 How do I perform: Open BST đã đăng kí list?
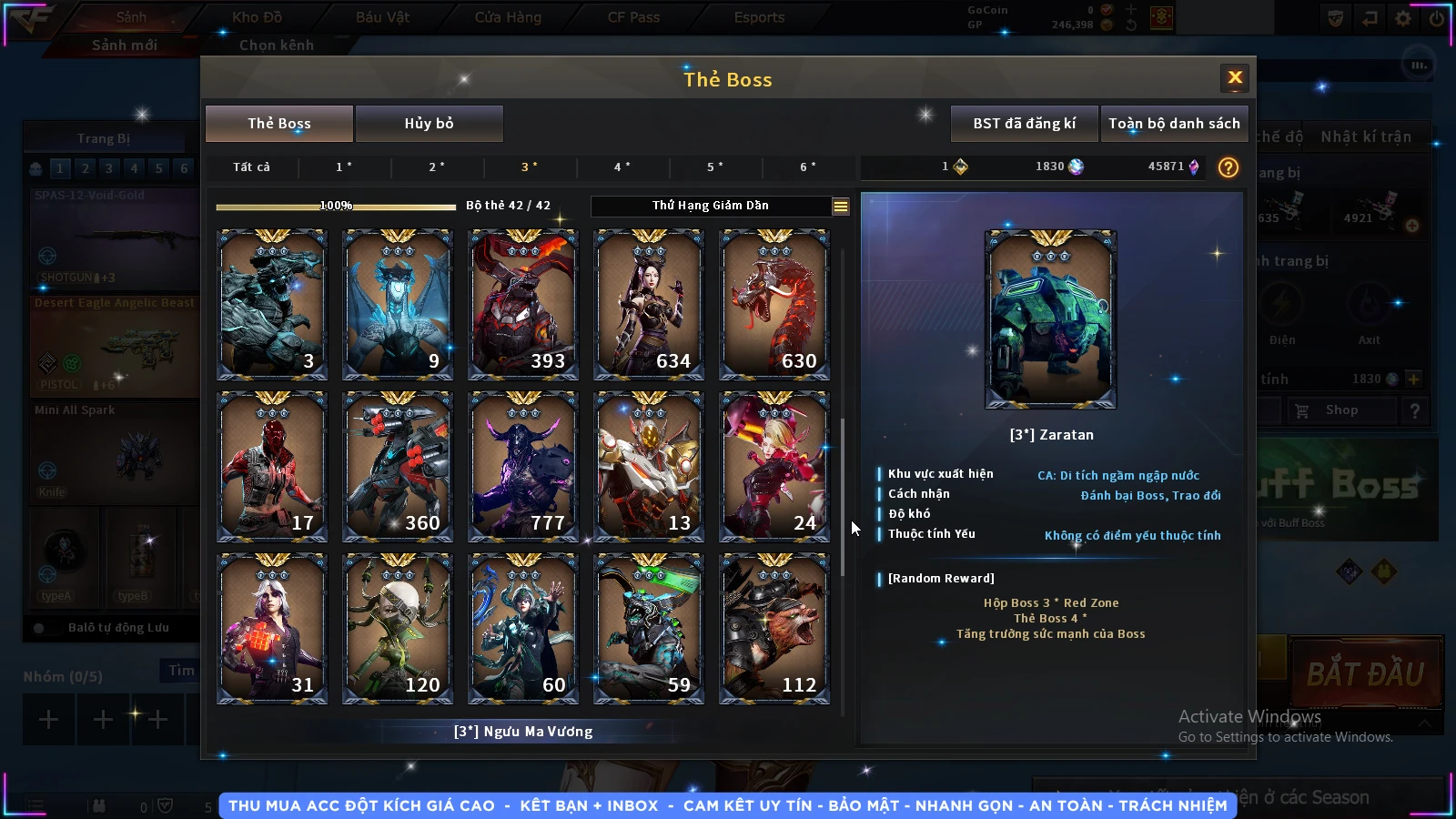[x=1024, y=124]
